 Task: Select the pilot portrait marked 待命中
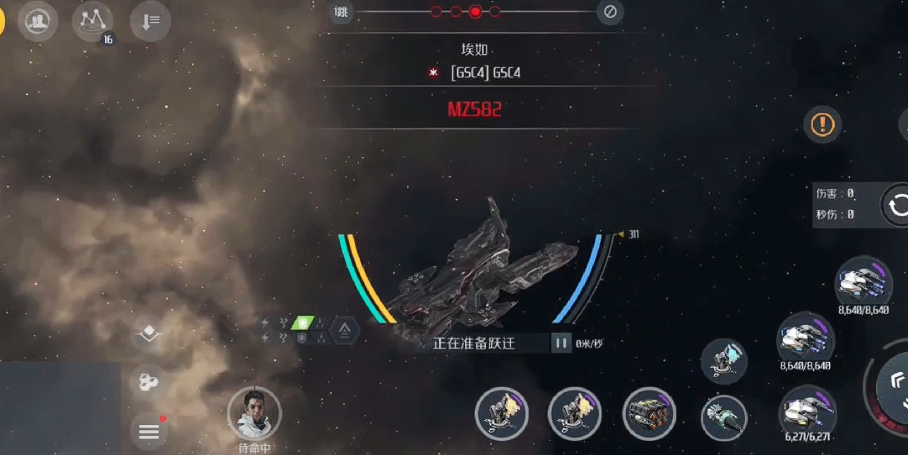(254, 413)
